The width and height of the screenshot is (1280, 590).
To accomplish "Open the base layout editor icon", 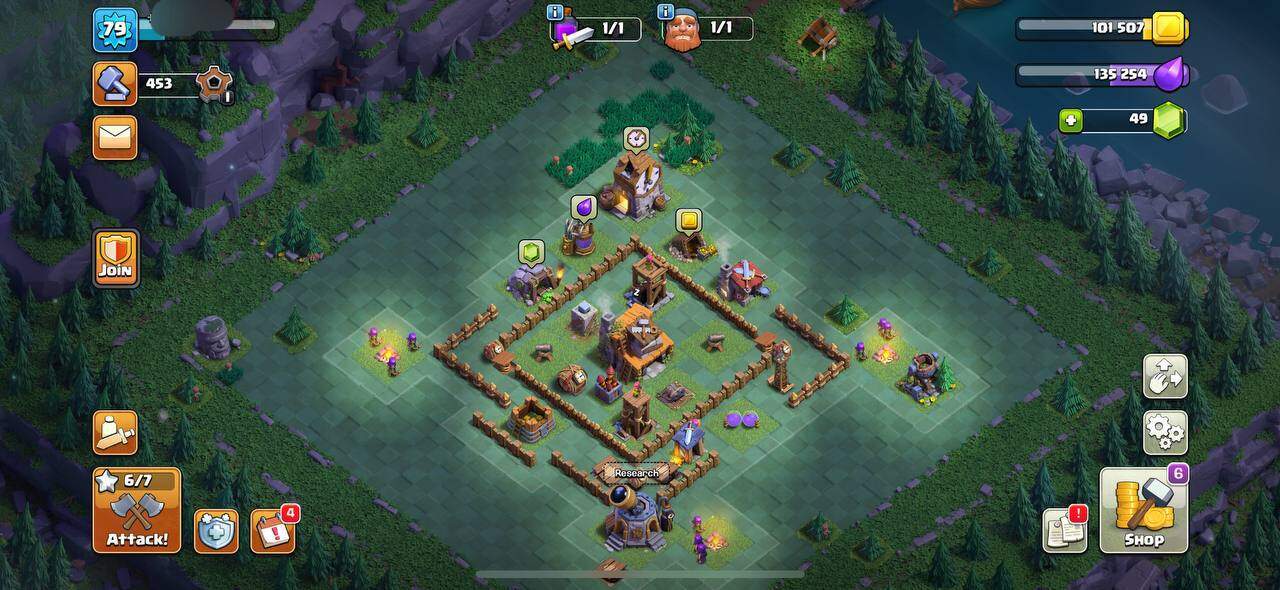I will [1164, 376].
